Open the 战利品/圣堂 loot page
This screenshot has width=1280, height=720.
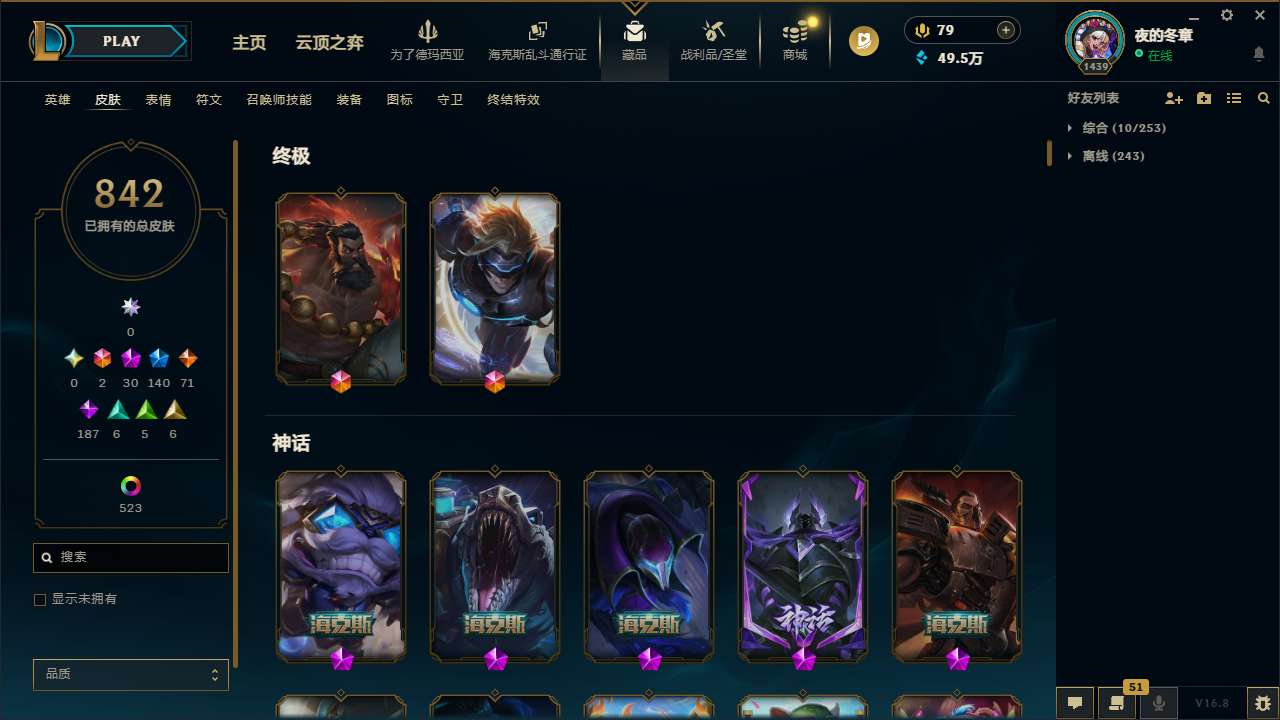point(713,42)
